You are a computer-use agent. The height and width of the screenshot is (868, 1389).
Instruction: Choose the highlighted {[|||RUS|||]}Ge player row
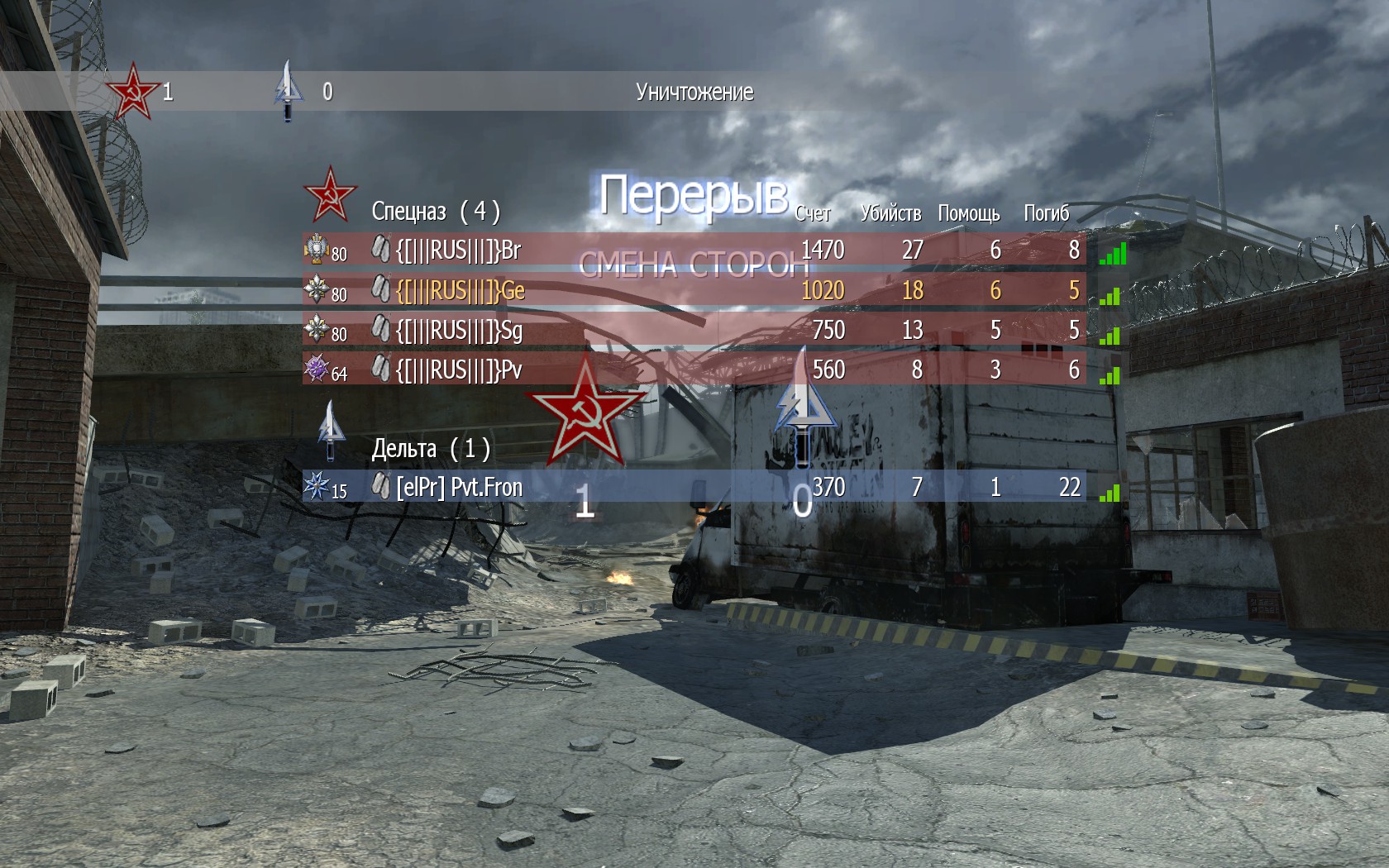point(460,290)
